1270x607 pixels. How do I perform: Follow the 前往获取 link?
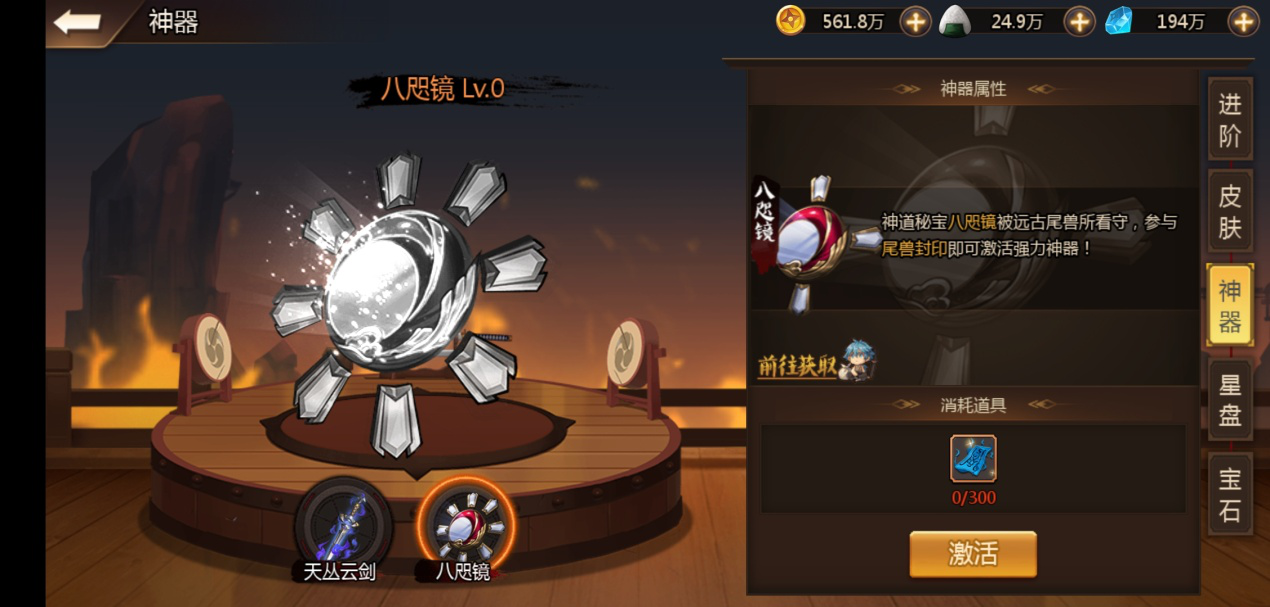click(x=797, y=366)
